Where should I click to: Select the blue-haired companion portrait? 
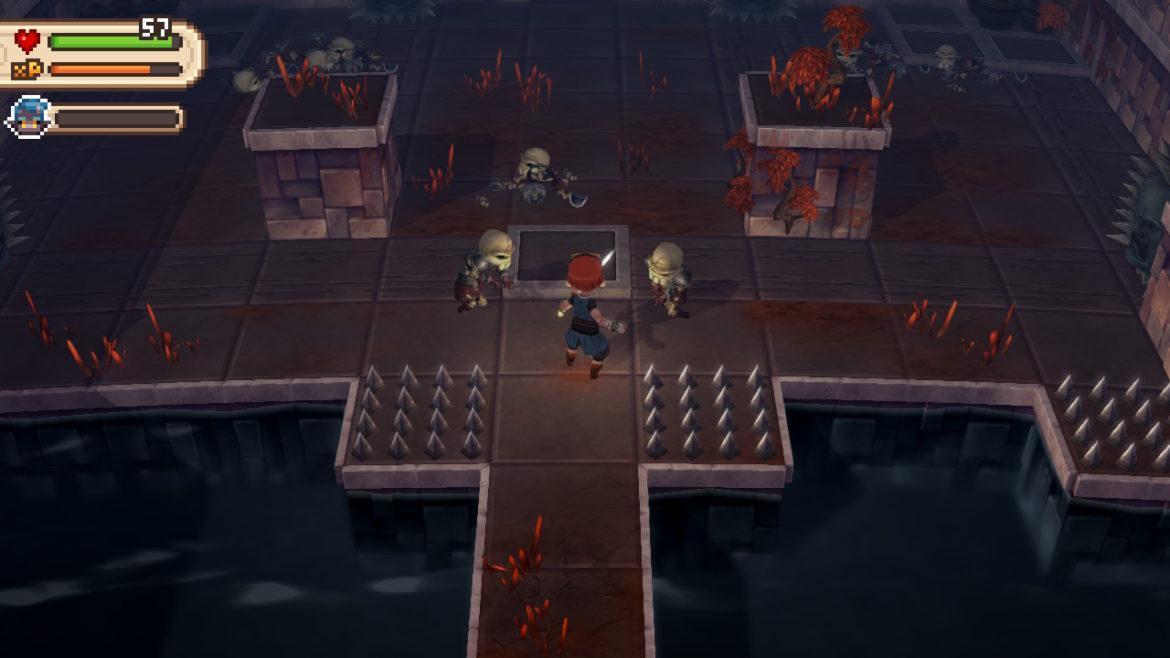pyautogui.click(x=28, y=118)
